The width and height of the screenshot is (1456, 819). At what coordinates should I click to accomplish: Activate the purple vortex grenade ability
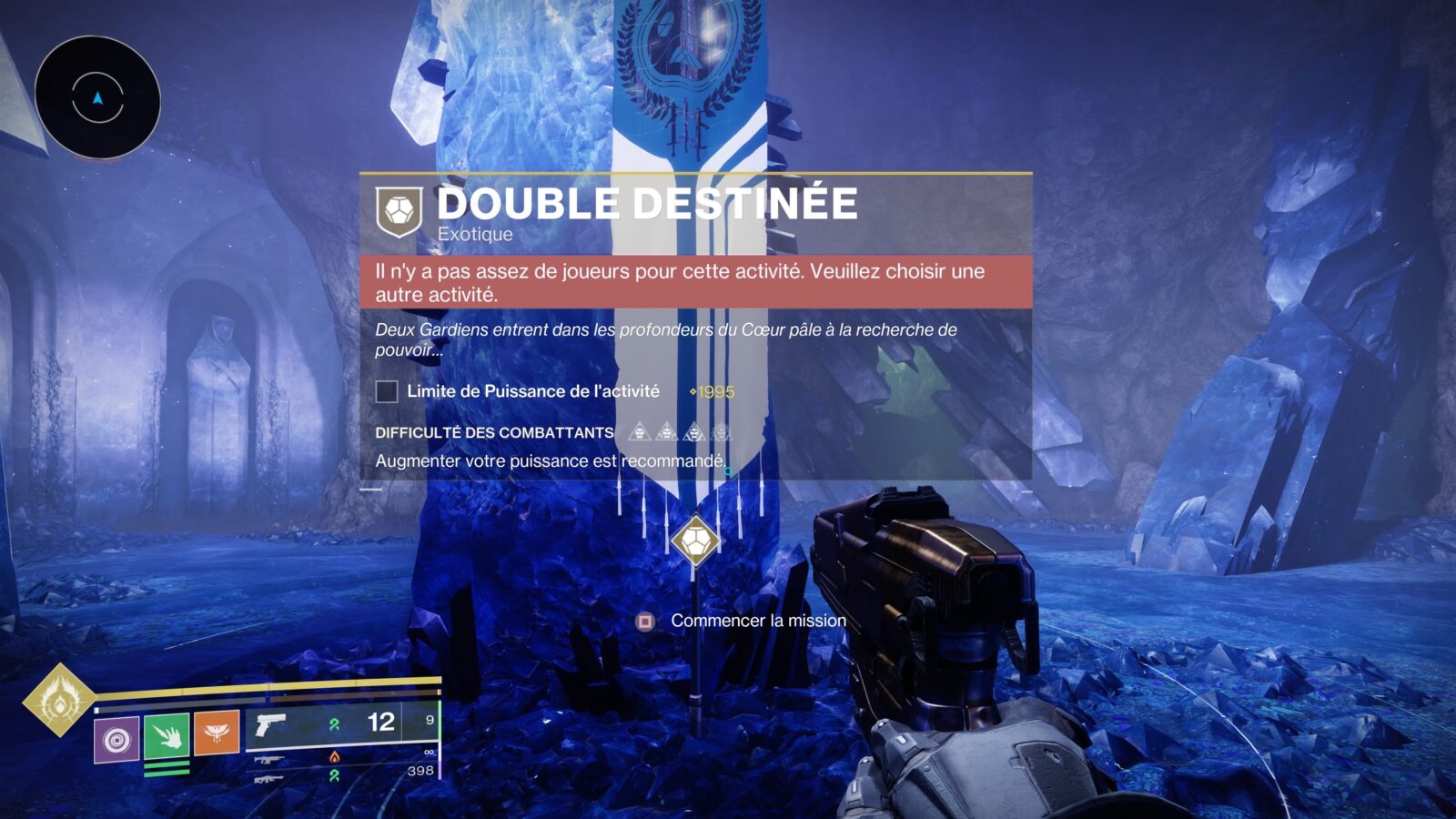coord(116,739)
